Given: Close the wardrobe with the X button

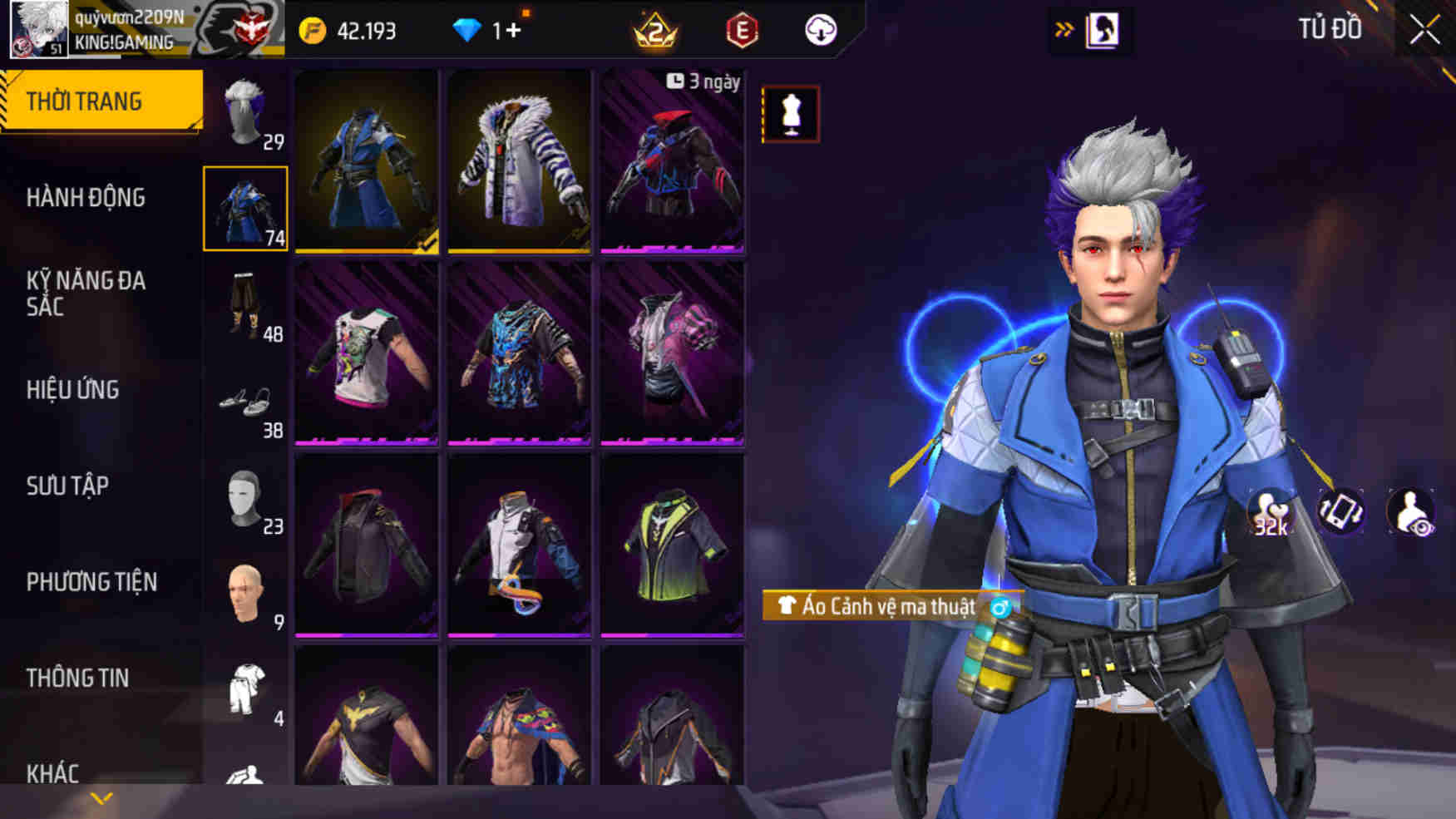Looking at the screenshot, I should (x=1424, y=31).
